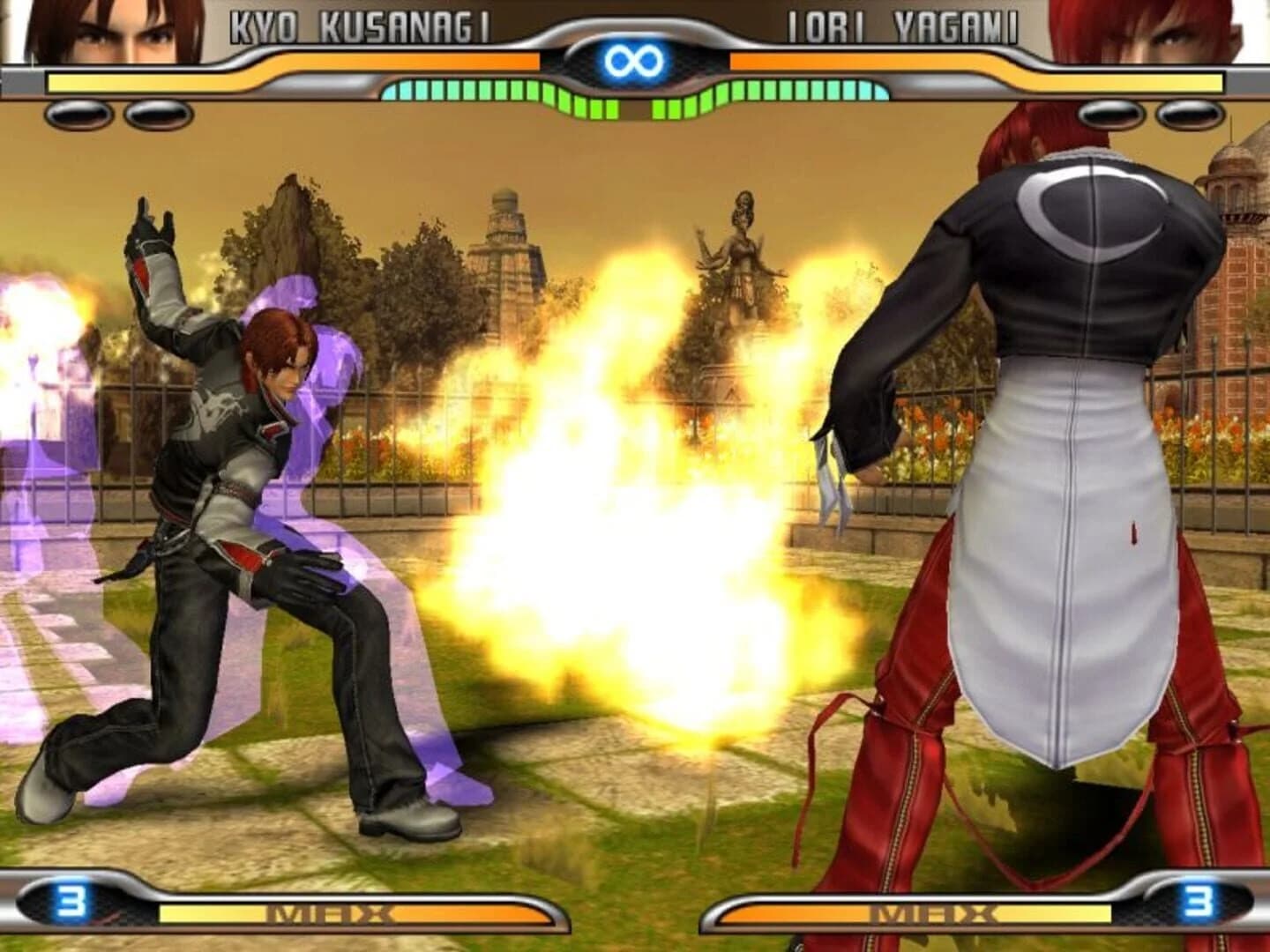1270x952 pixels.
Task: Click the infinity time symbol
Action: (633, 58)
